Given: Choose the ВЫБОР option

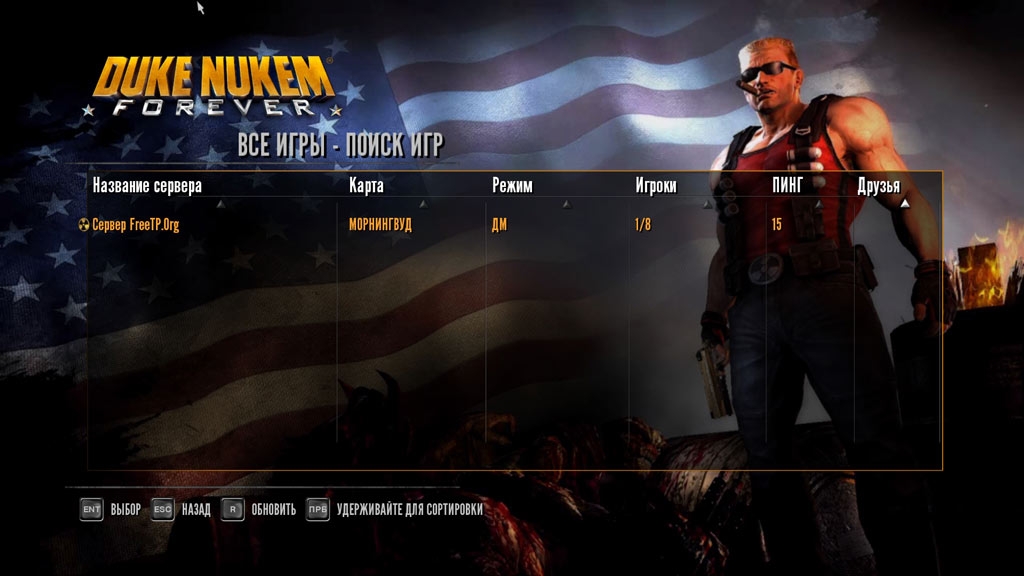Looking at the screenshot, I should 110,510.
